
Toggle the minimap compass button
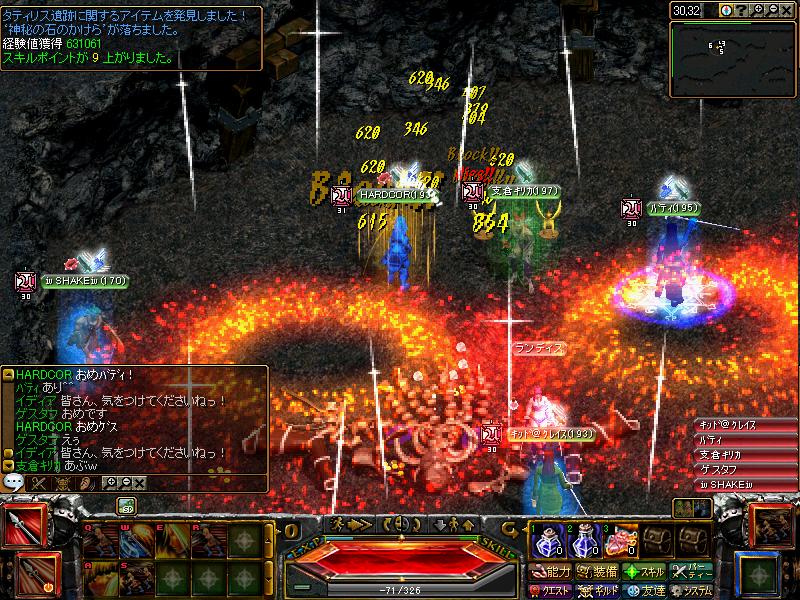coord(726,10)
